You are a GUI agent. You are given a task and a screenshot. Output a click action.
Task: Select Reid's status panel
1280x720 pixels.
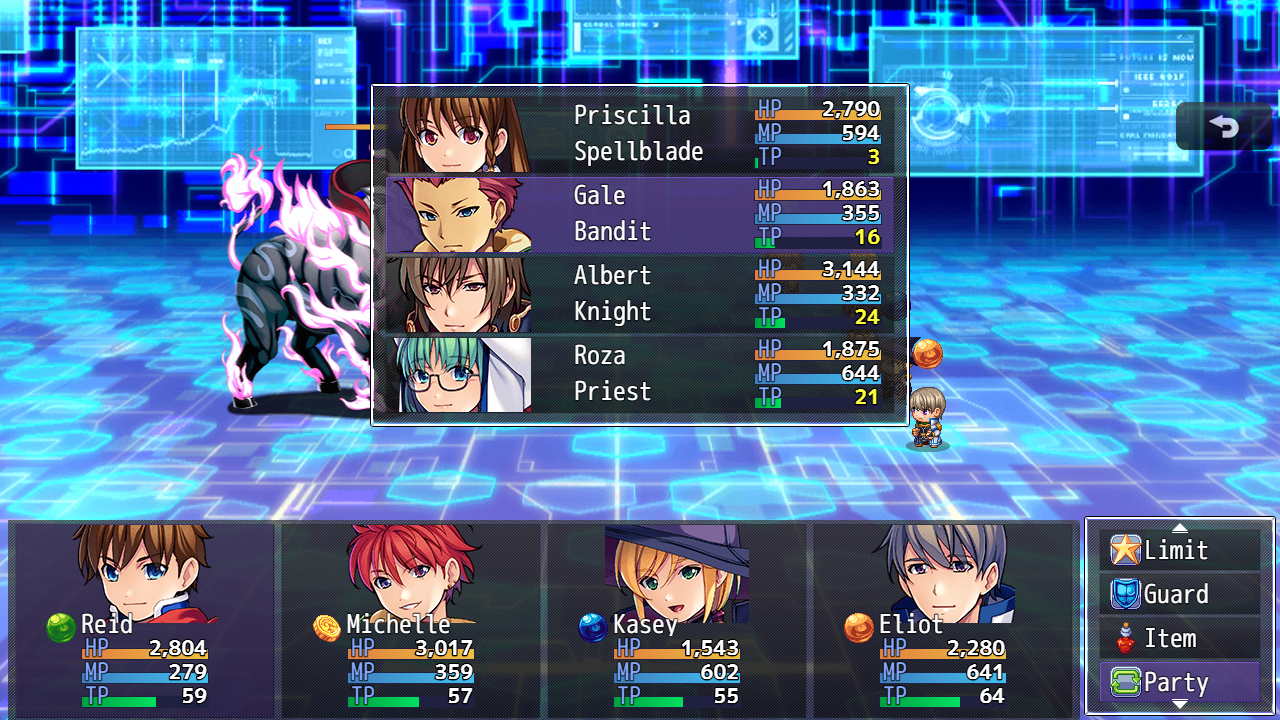(142, 618)
